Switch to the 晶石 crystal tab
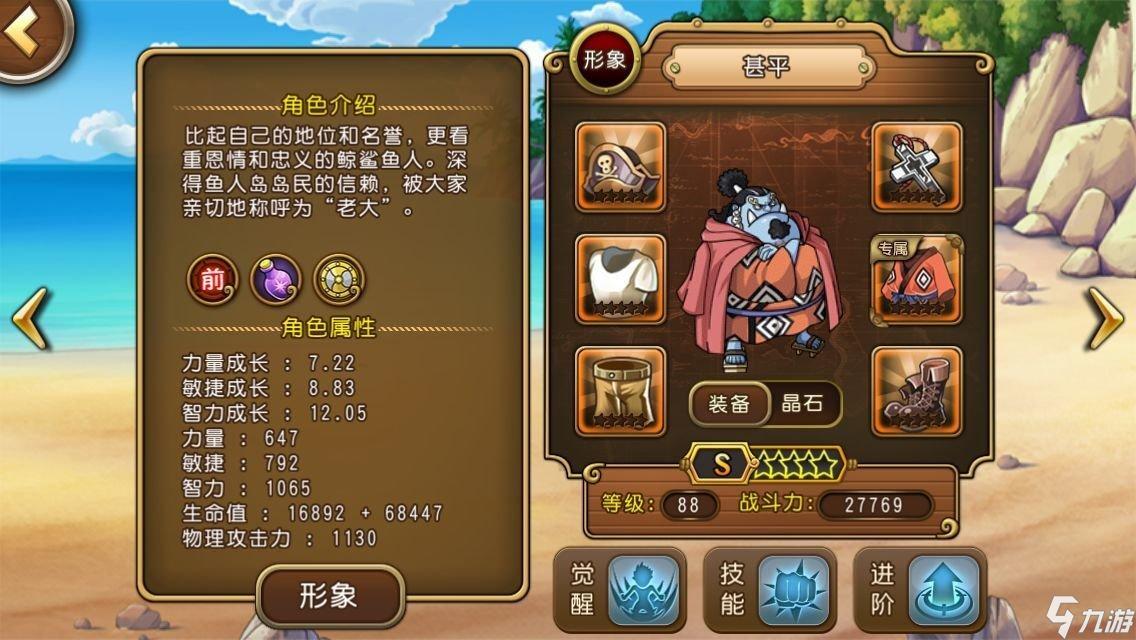The image size is (1136, 640). [x=802, y=404]
